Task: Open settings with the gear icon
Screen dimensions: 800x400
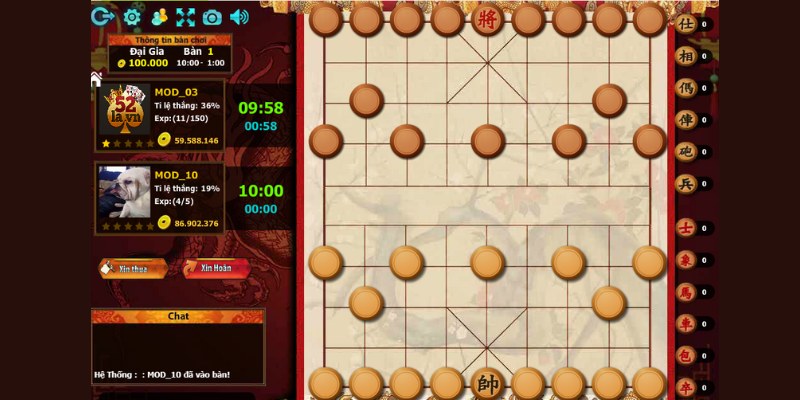Action: tap(132, 17)
